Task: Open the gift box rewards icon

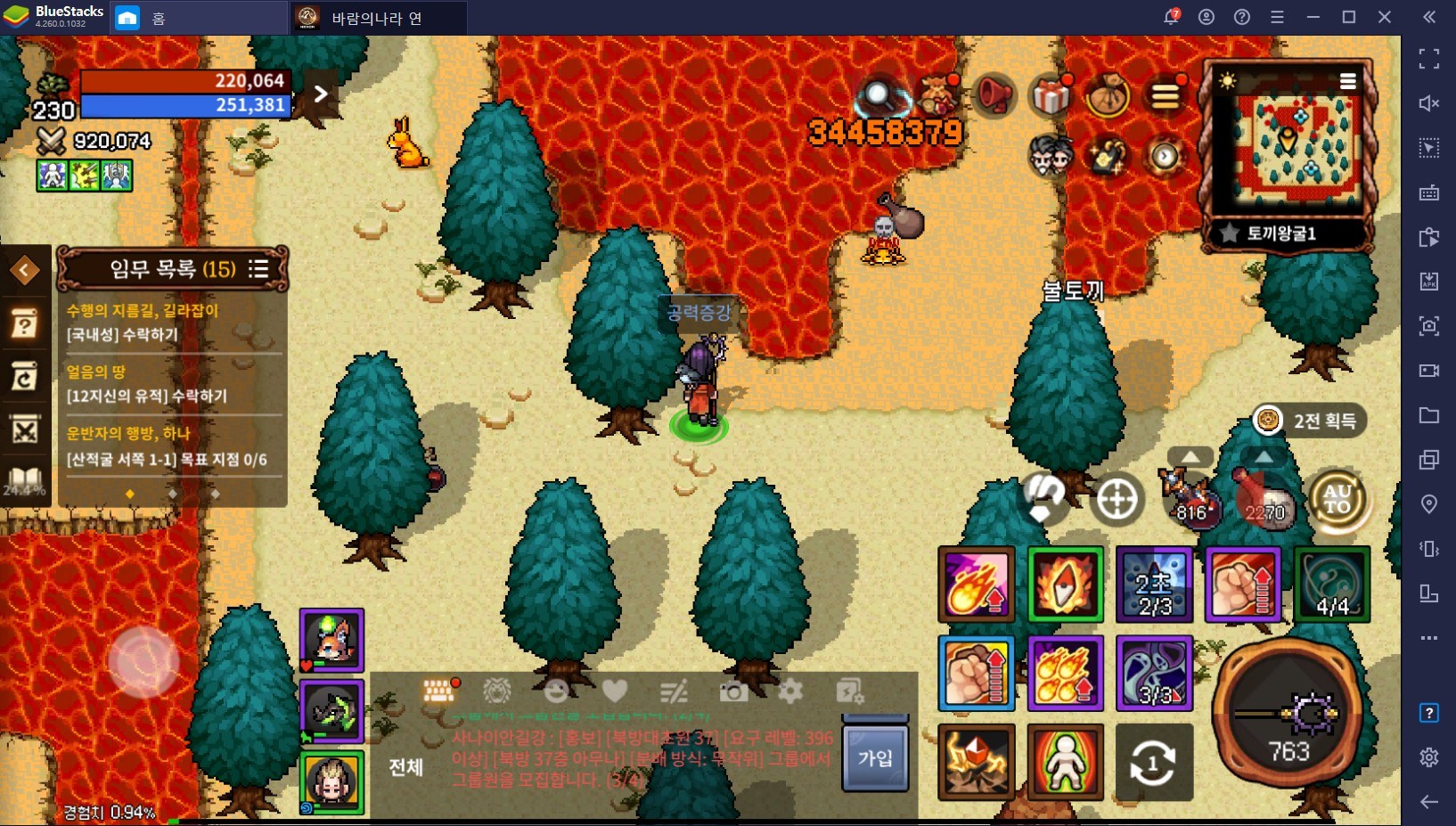Action: 1051,95
